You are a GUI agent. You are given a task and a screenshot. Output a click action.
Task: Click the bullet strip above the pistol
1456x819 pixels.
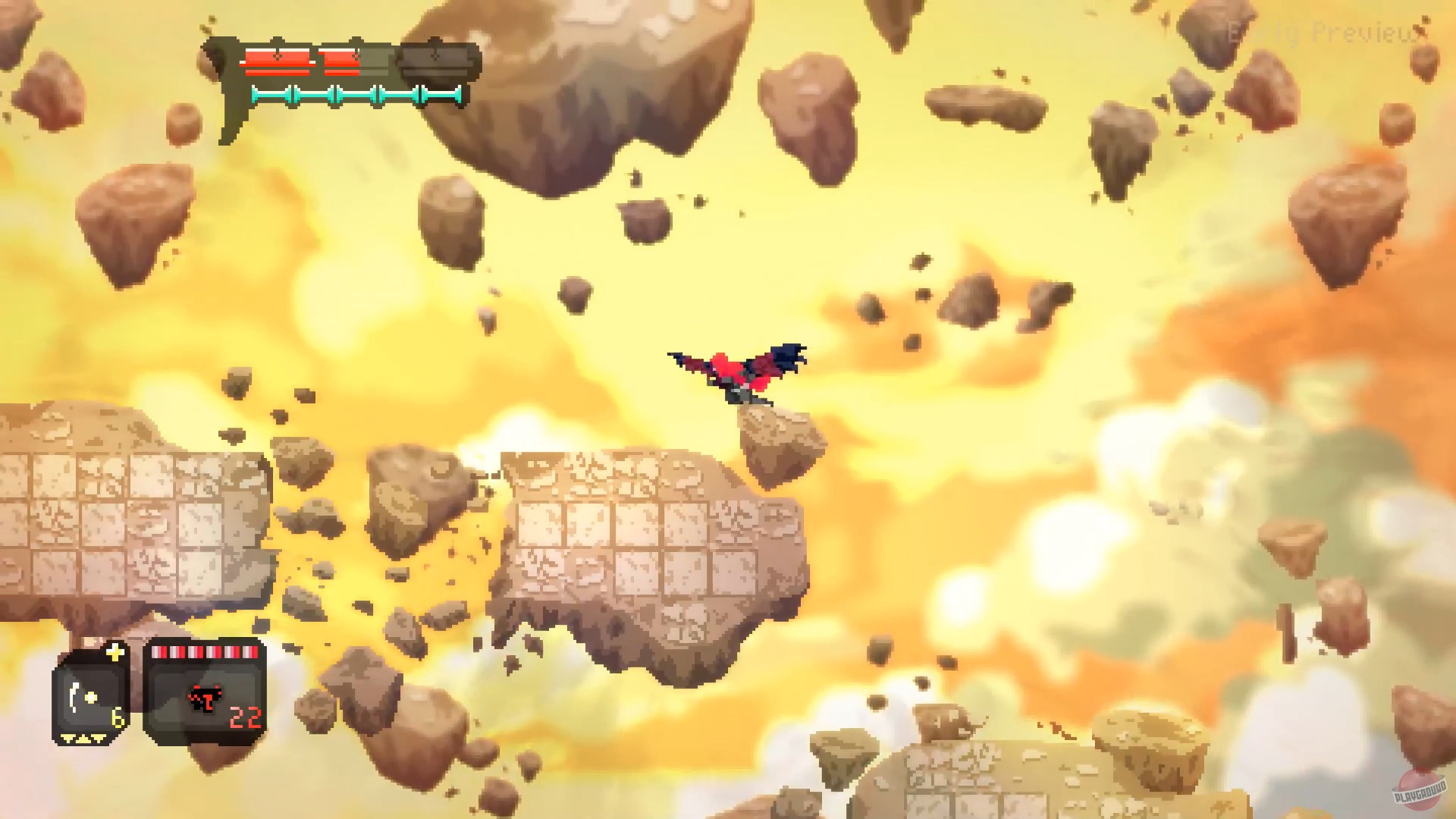[x=204, y=653]
